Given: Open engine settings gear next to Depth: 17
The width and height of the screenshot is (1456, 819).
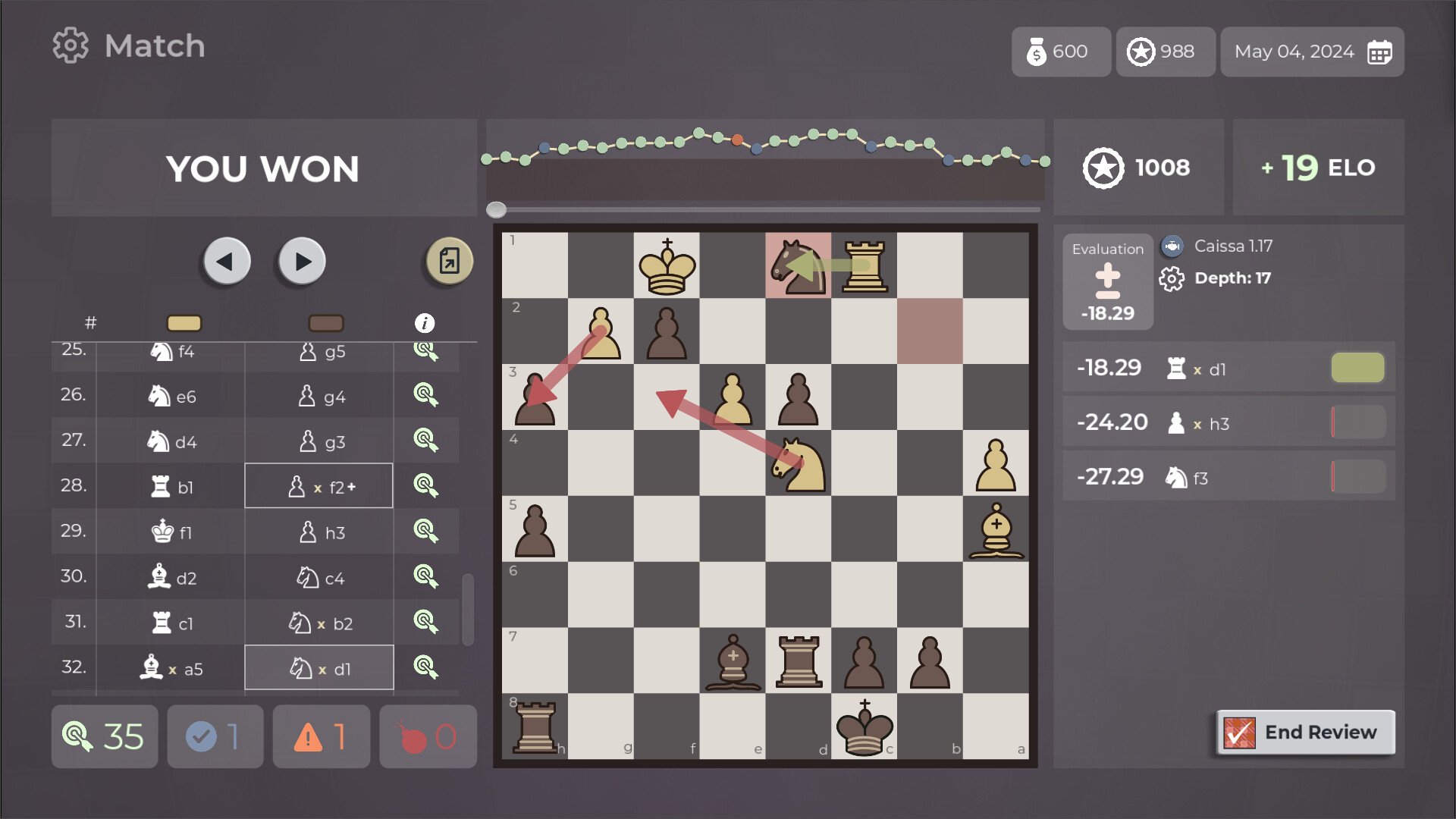Looking at the screenshot, I should pos(1172,278).
